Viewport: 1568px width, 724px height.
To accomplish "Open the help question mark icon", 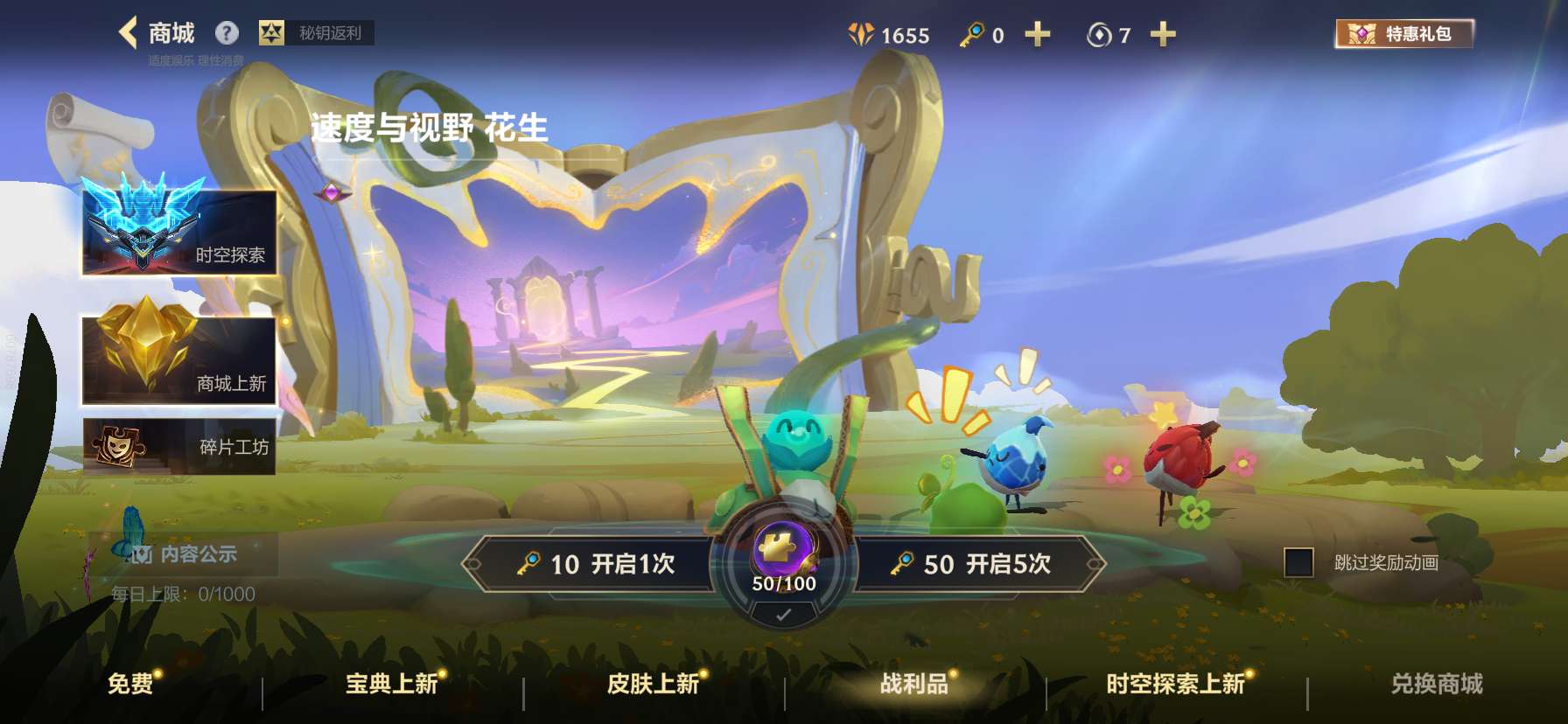I will point(227,31).
